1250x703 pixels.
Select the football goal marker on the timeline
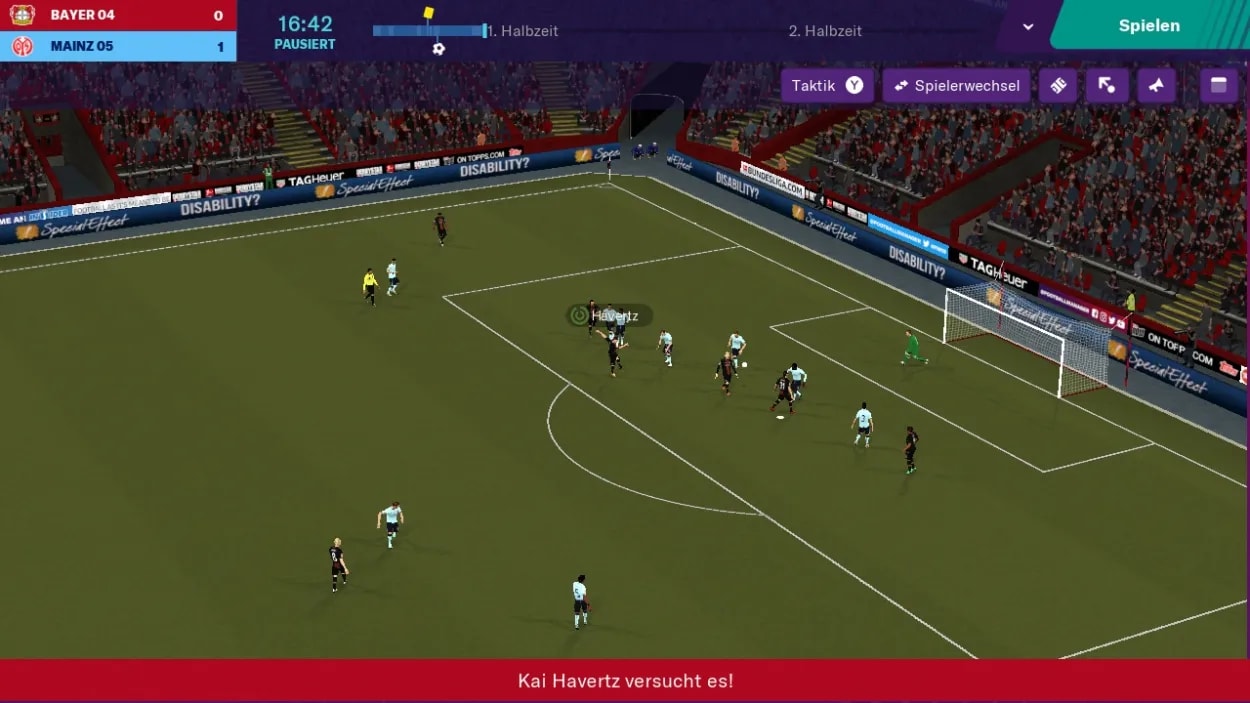point(438,48)
